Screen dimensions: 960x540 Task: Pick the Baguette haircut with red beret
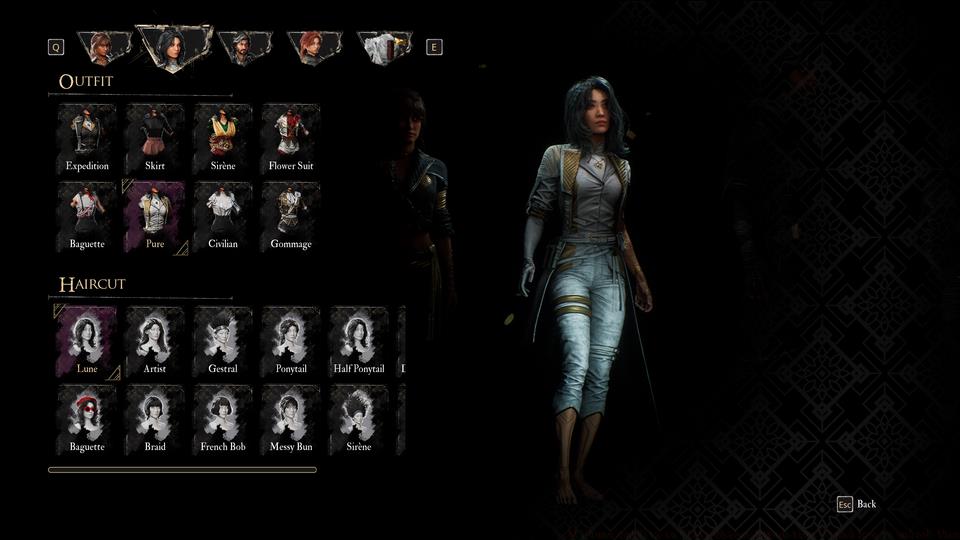pos(87,419)
